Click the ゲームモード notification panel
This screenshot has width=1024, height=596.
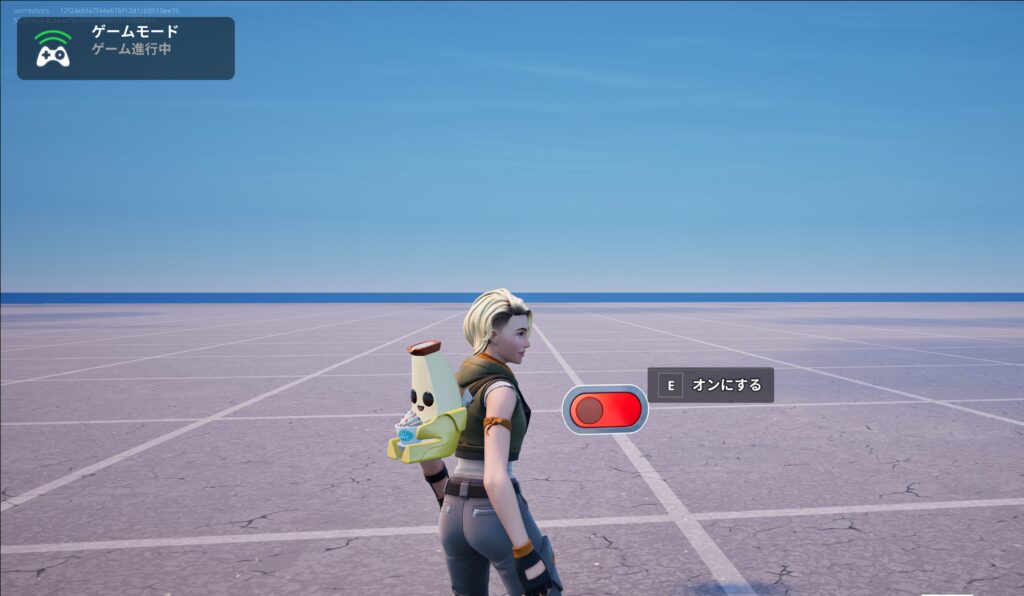126,48
